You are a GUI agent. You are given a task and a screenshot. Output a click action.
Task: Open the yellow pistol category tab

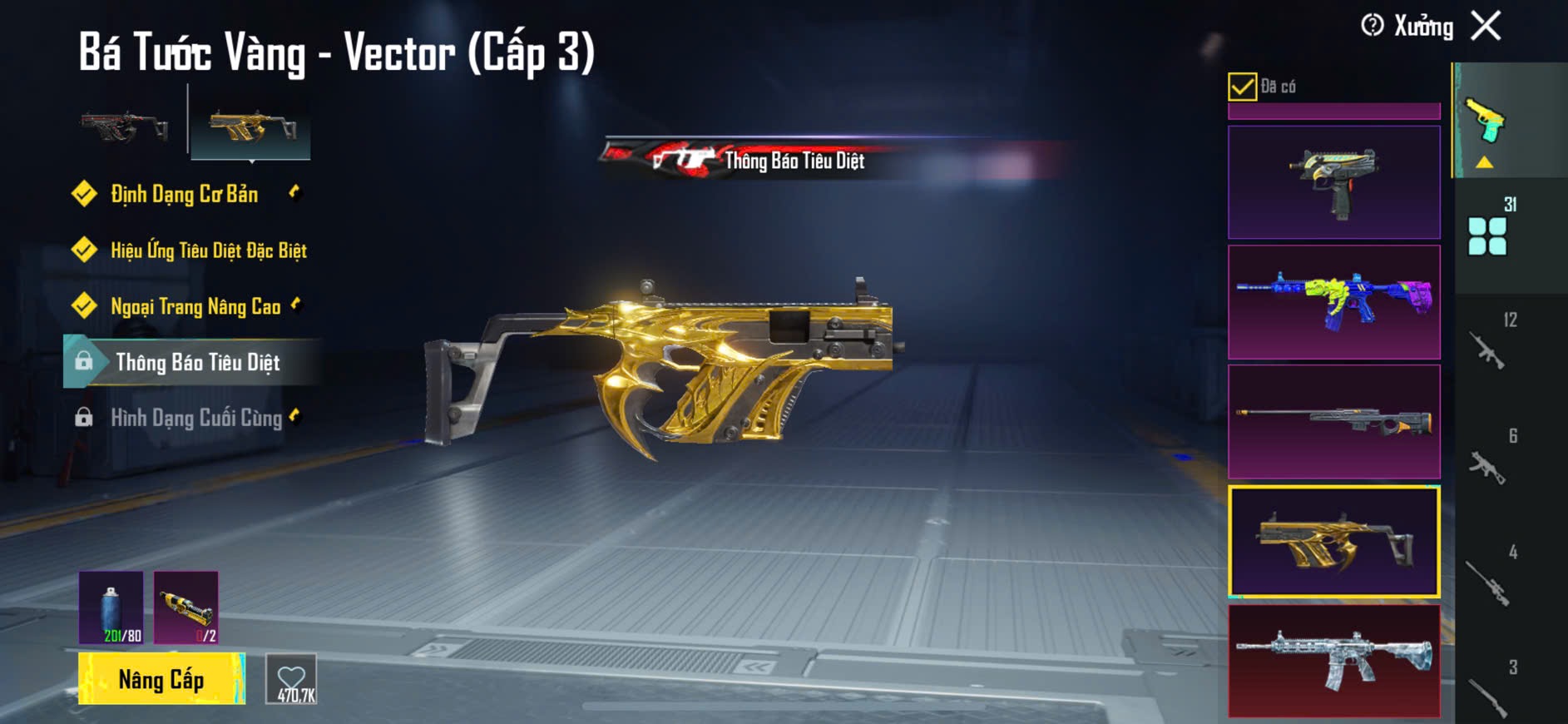pos(1486,122)
